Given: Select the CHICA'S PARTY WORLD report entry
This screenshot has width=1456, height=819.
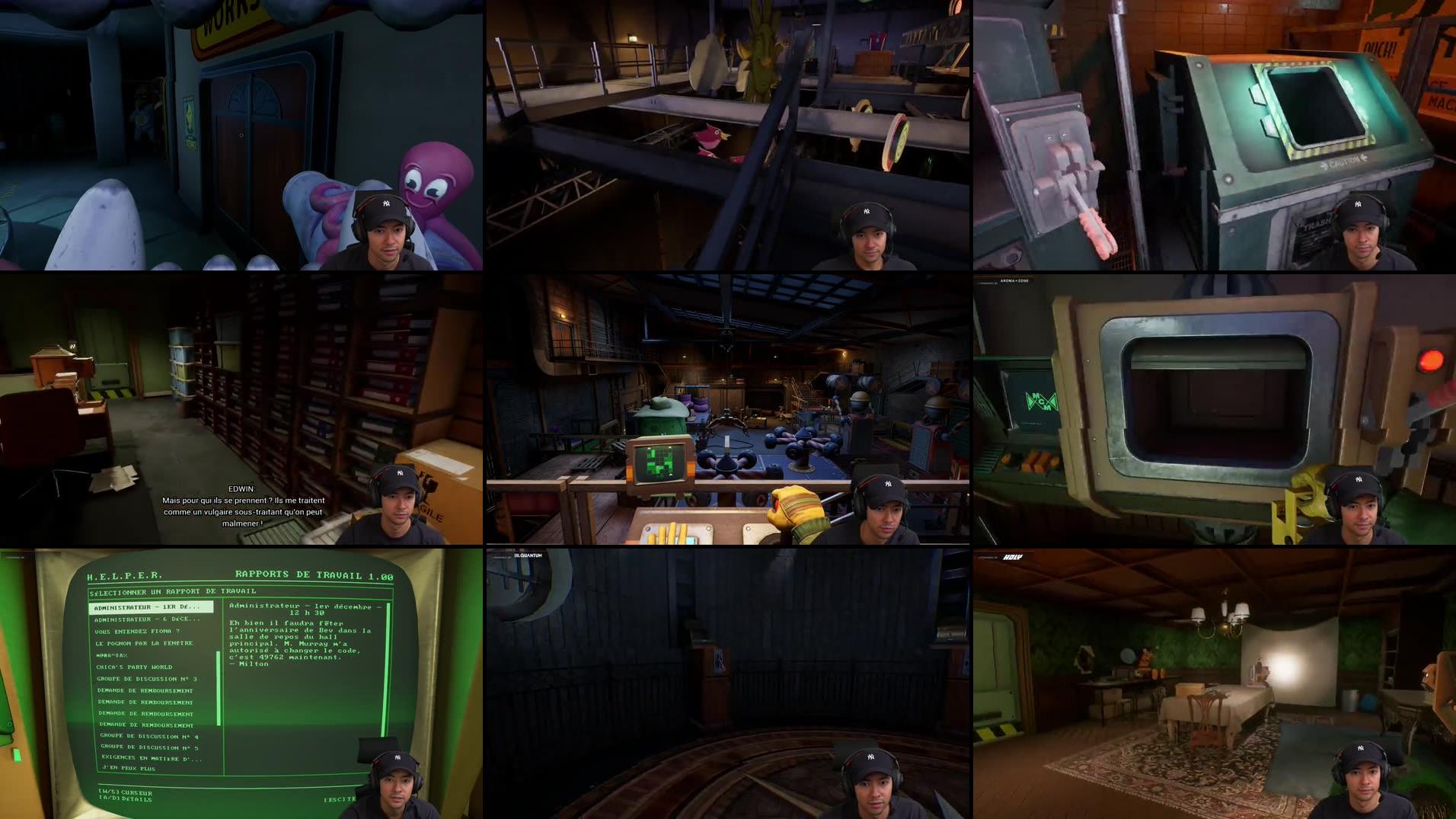Looking at the screenshot, I should pos(135,667).
